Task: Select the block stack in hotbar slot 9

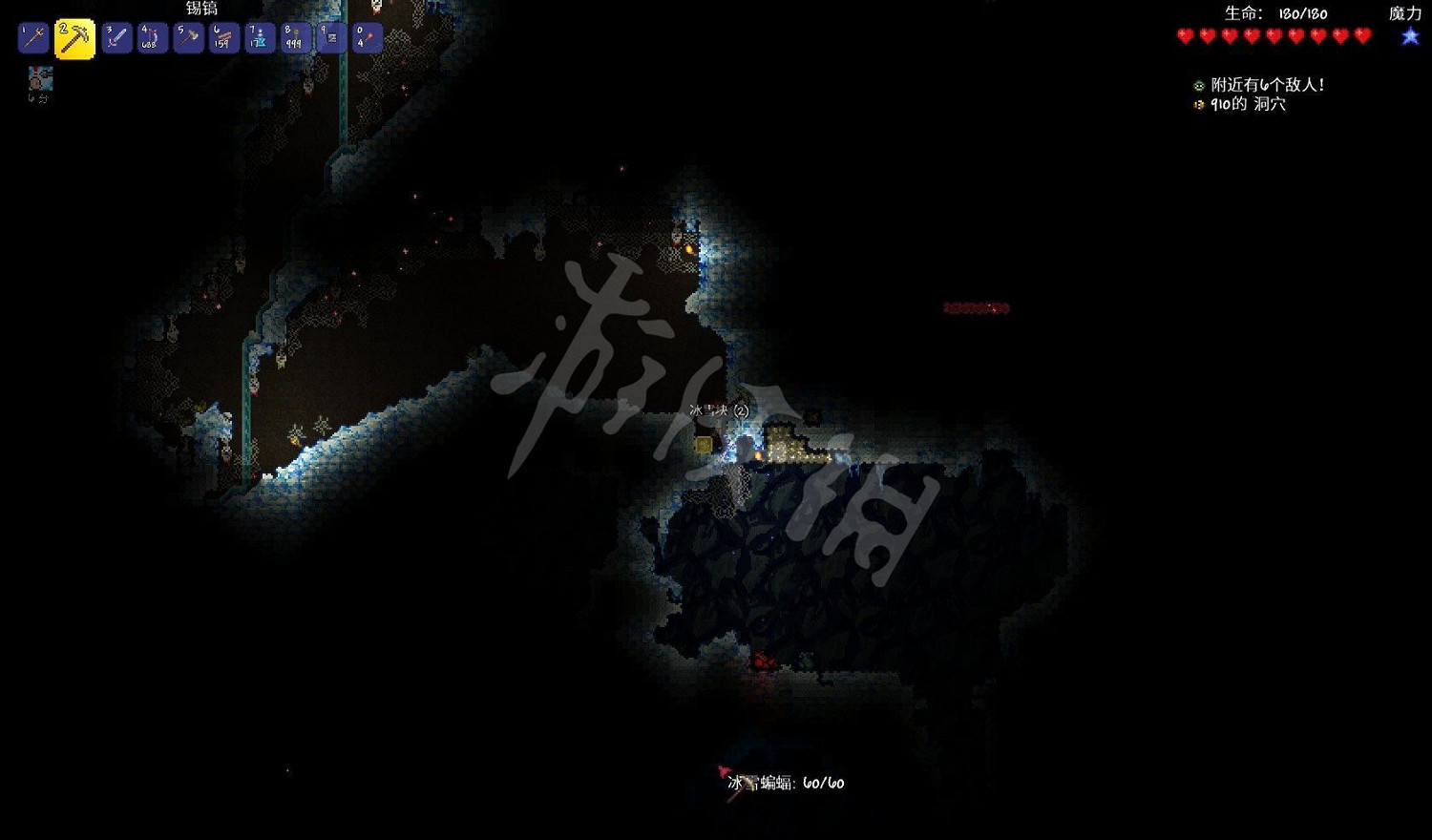Action: click(x=329, y=36)
